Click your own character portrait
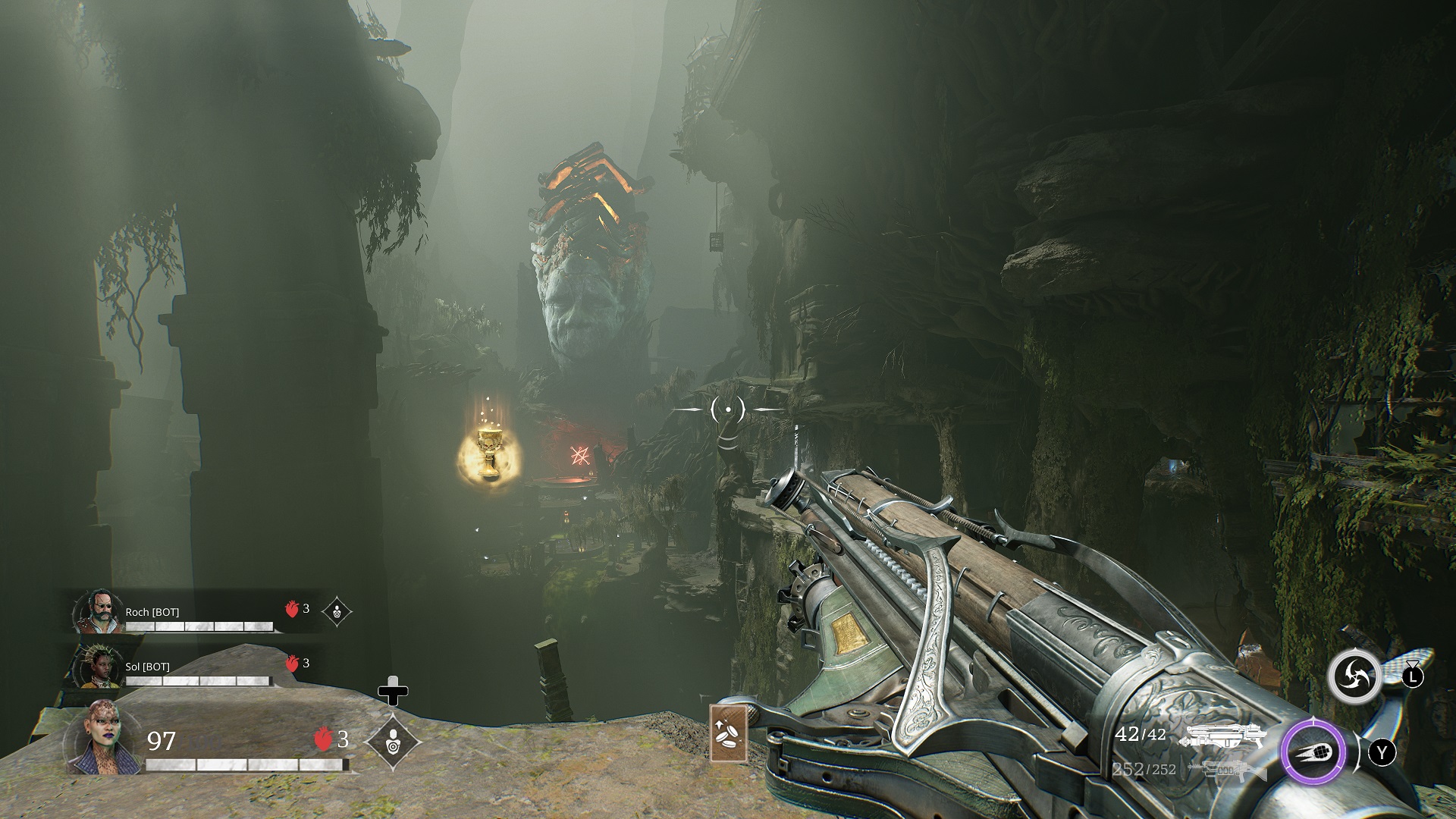This screenshot has height=819, width=1456. click(103, 738)
